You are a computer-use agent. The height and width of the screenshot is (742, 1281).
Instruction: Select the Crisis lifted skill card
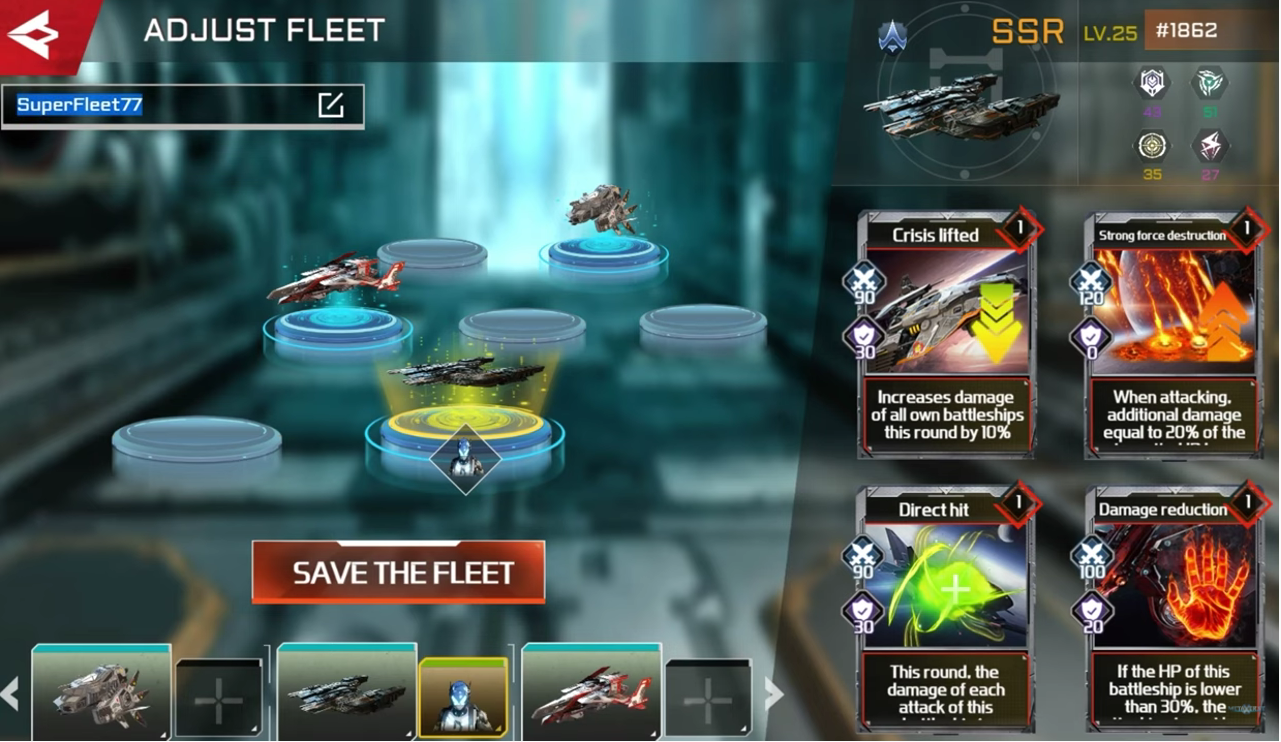click(946, 335)
